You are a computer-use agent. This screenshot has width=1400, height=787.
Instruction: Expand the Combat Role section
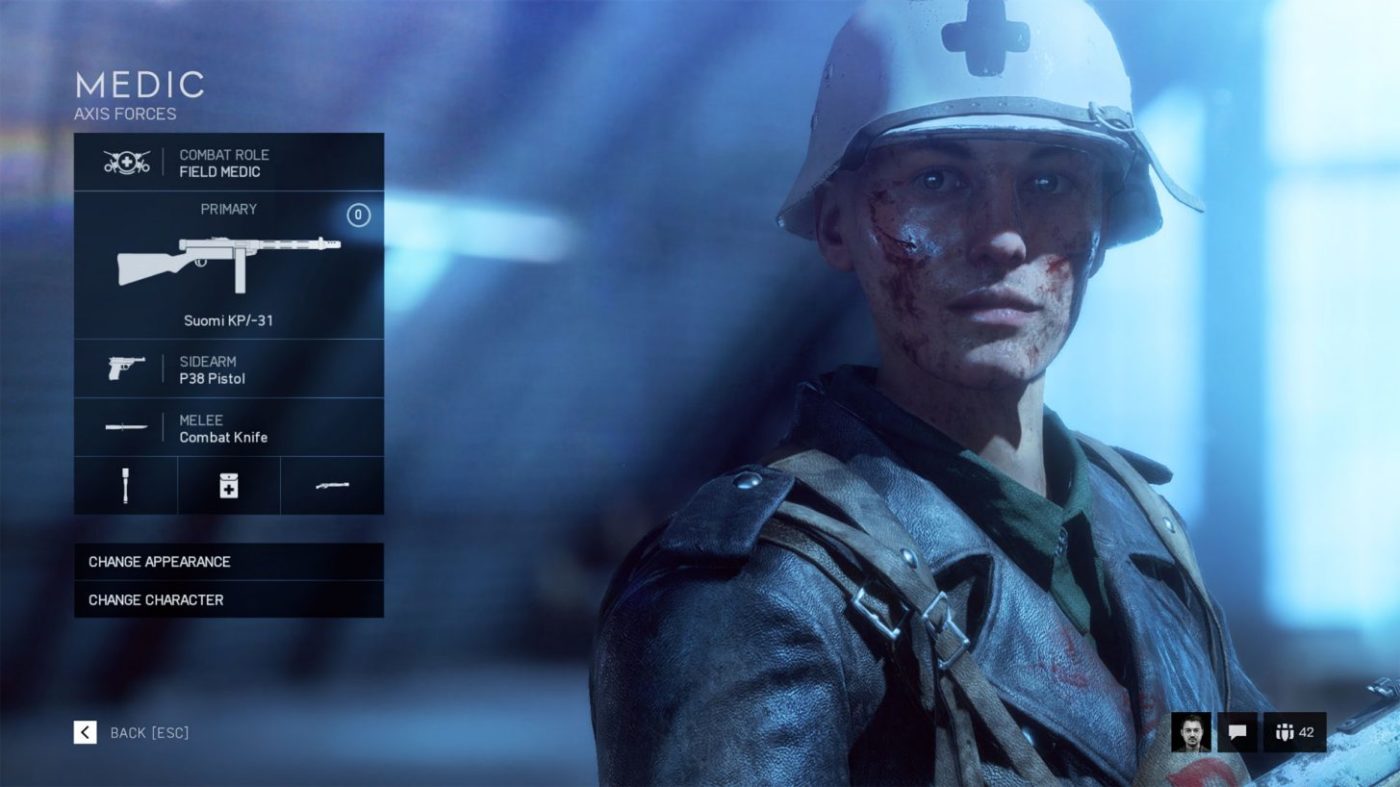[228, 161]
